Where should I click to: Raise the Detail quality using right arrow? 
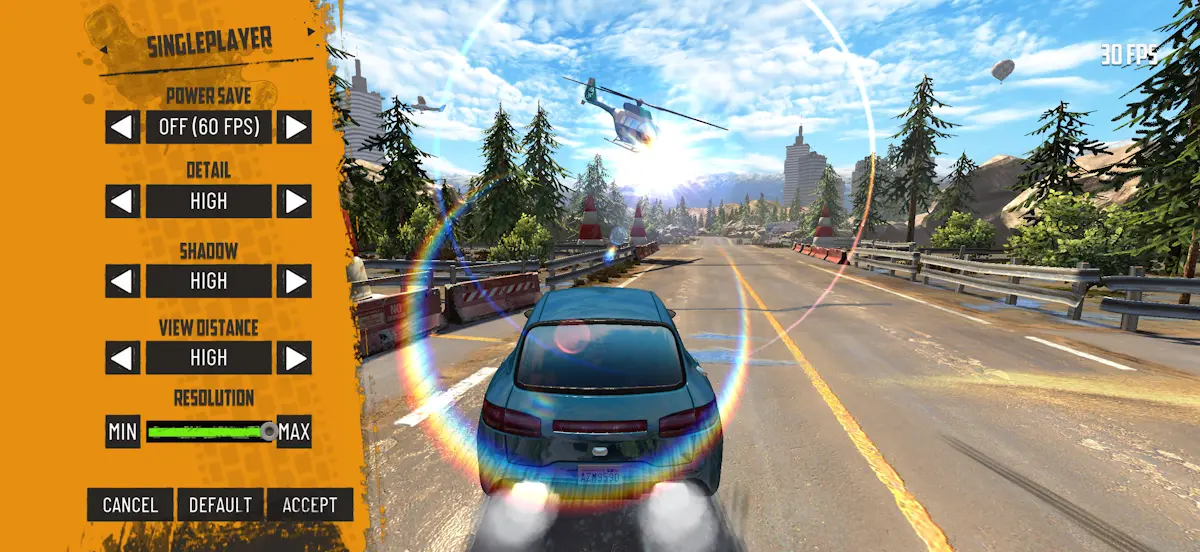click(294, 201)
